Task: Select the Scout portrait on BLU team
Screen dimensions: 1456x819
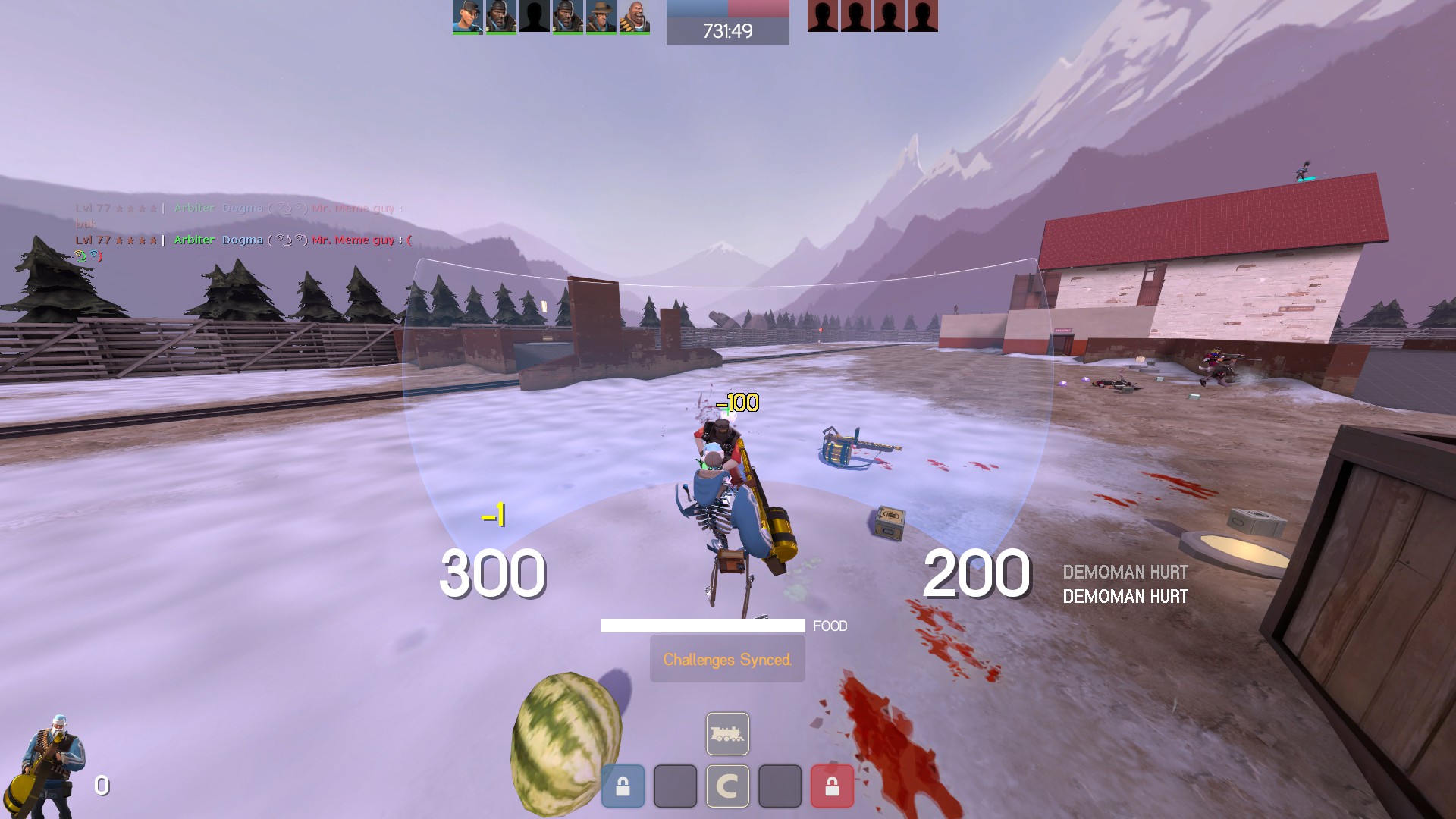Action: click(x=467, y=16)
